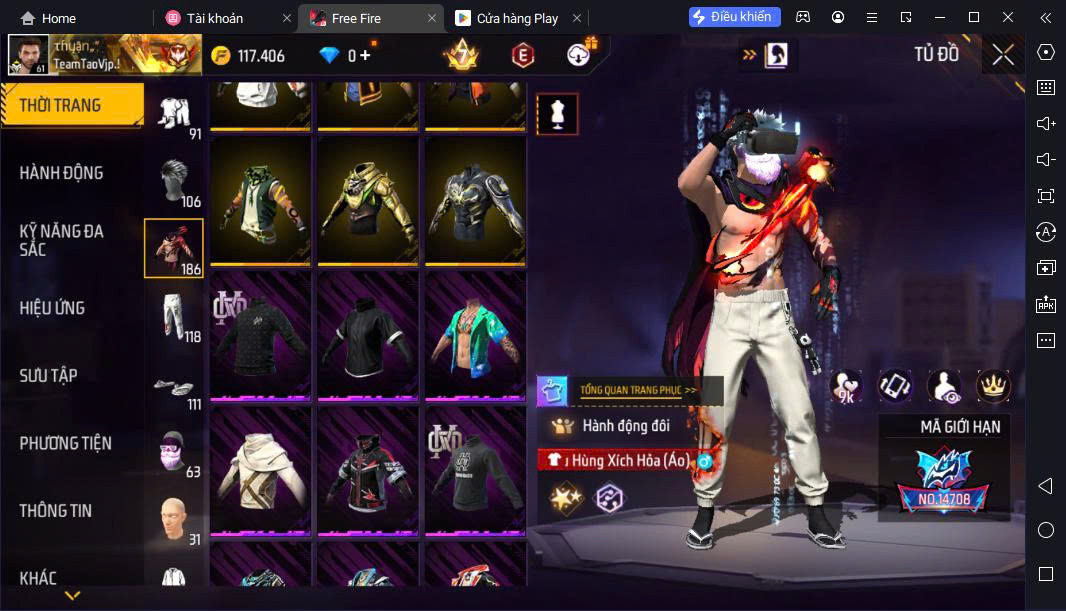Switch to HÀNH ĐỘNG category
This screenshot has width=1066, height=611.
click(62, 173)
